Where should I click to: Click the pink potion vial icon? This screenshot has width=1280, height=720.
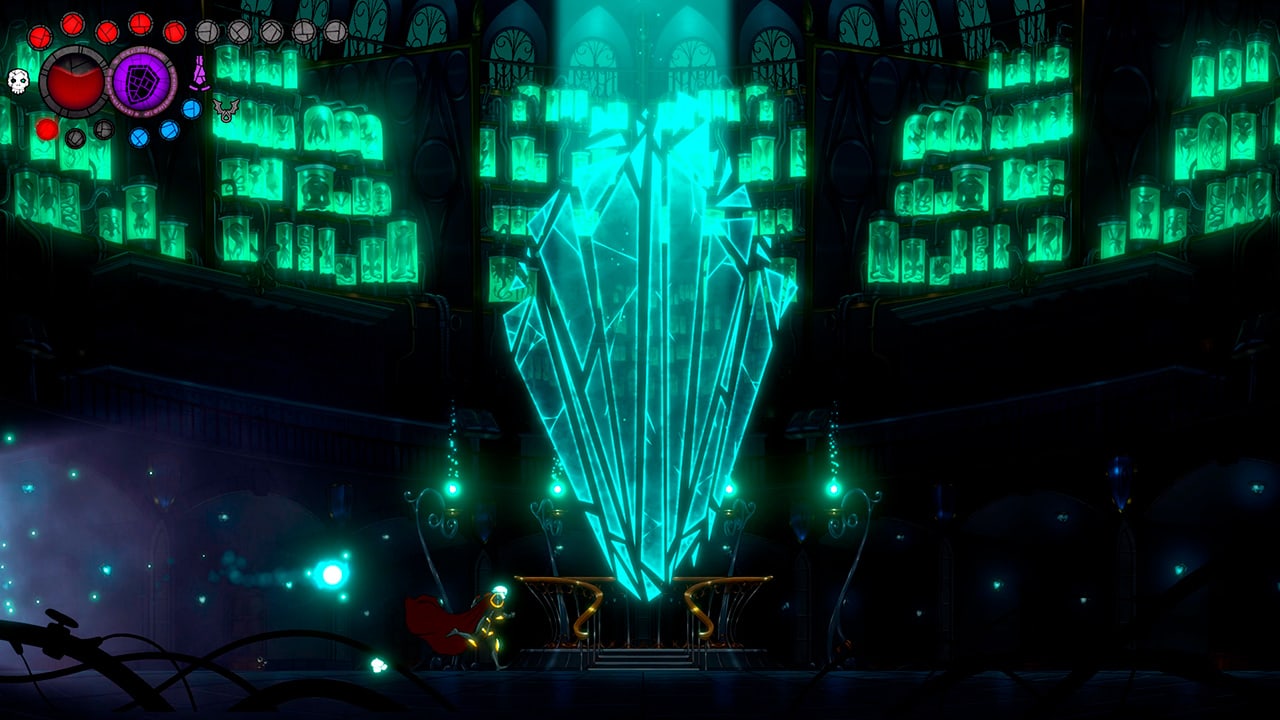point(200,72)
